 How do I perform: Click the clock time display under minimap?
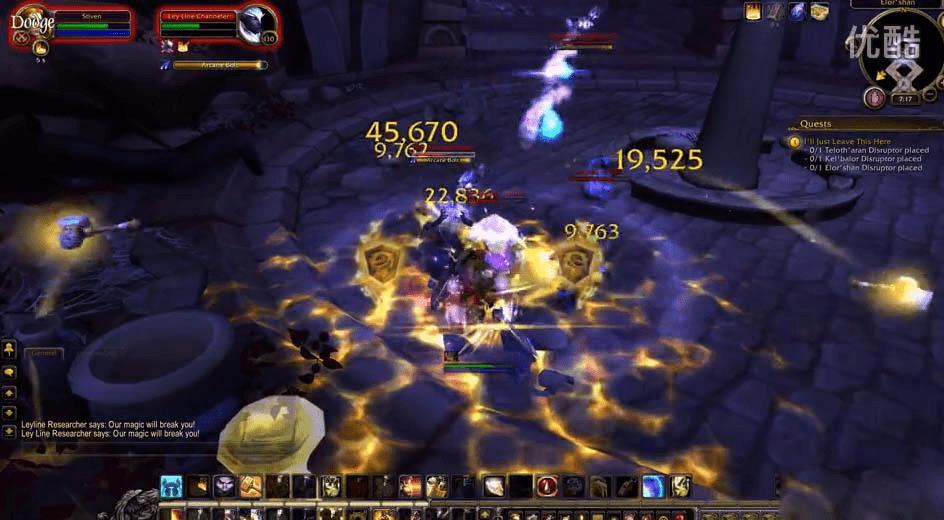coord(904,99)
